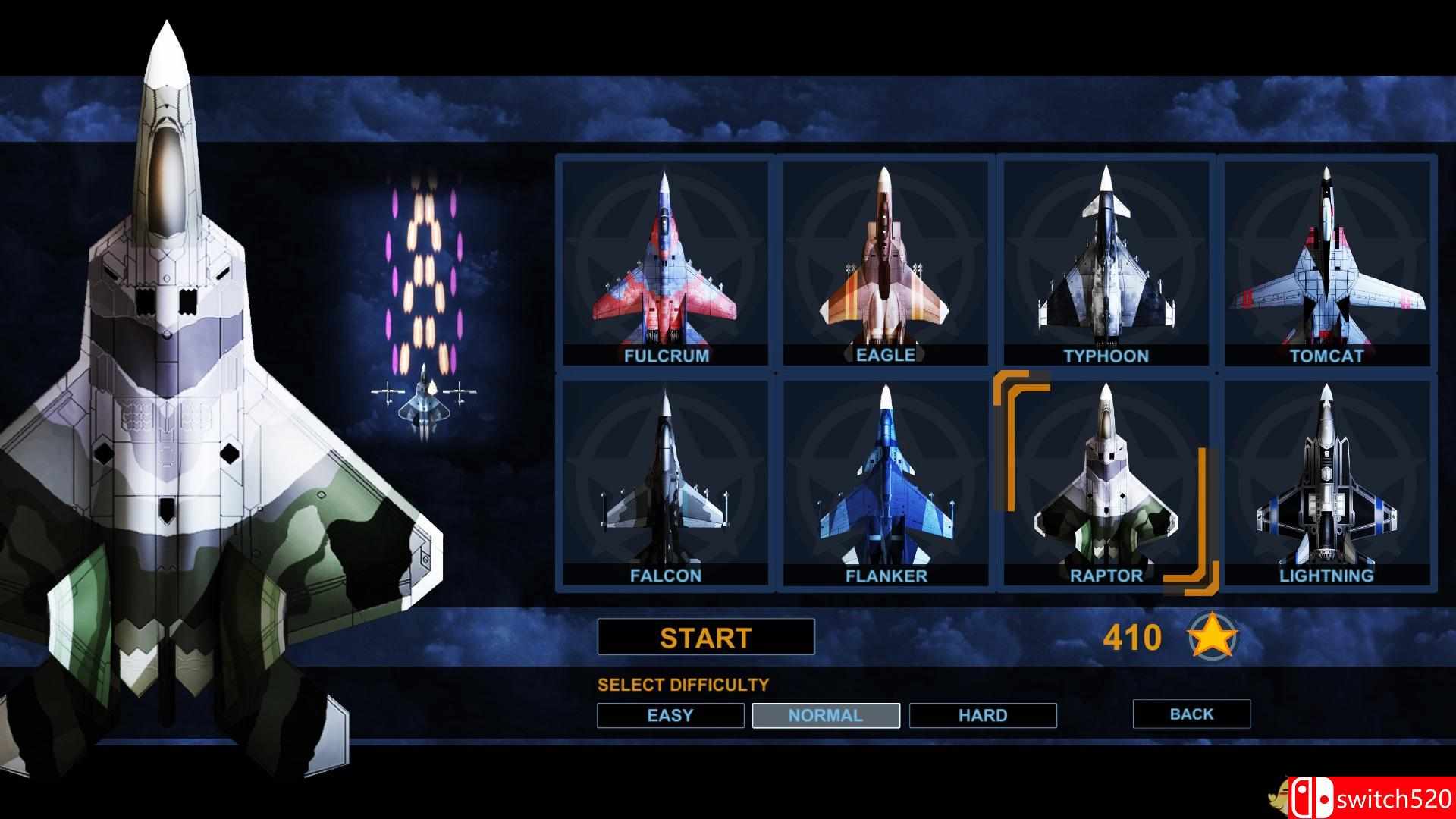Viewport: 1456px width, 819px height.
Task: Pick the Lightning fighter jet
Action: point(1326,482)
